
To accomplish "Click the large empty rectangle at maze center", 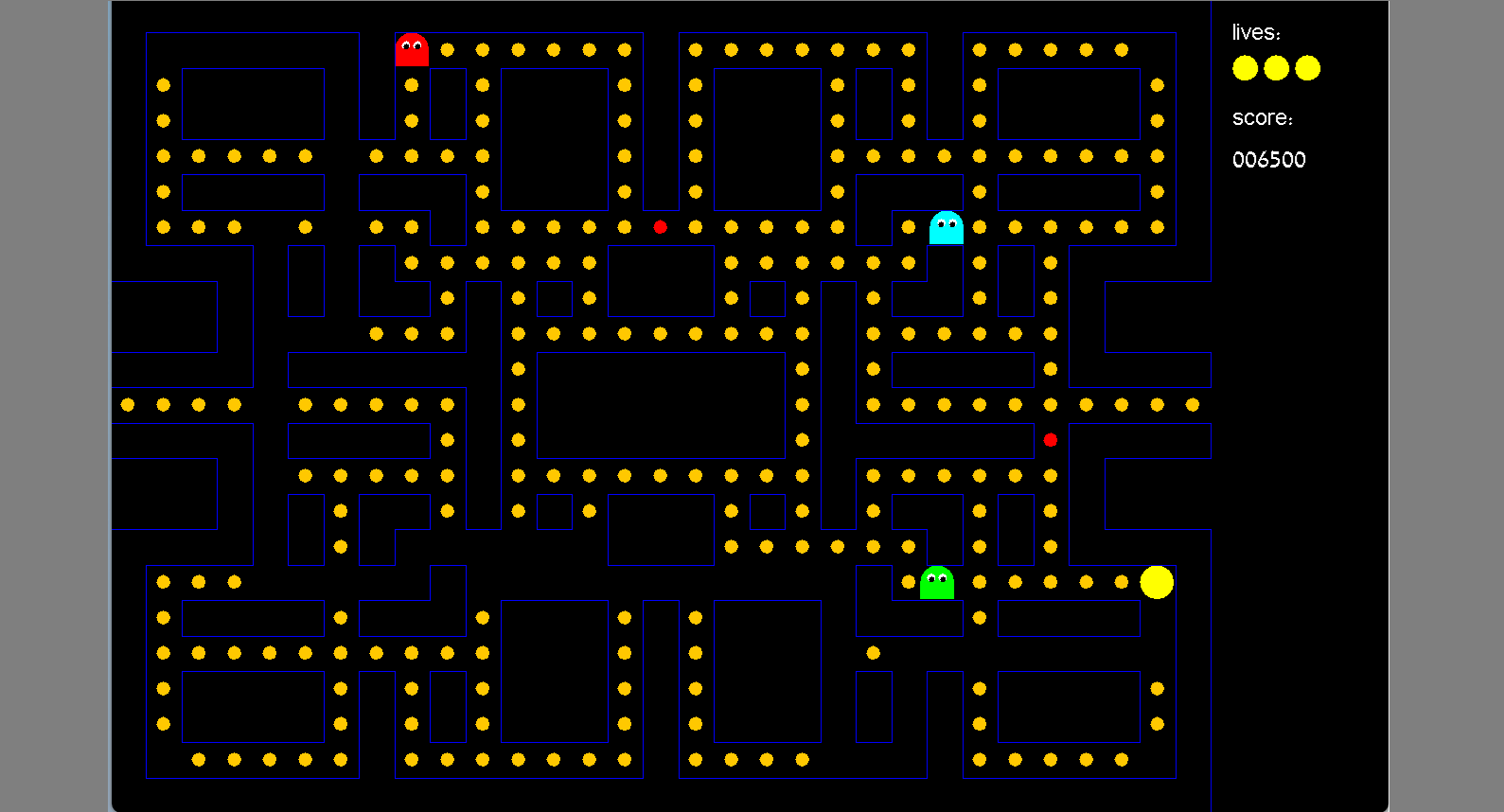I will point(660,407).
